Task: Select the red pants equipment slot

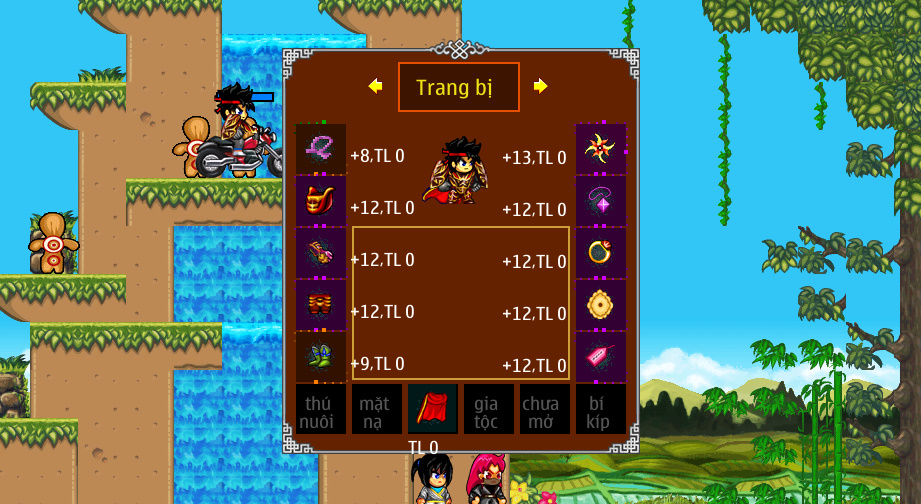Action: coord(321,305)
